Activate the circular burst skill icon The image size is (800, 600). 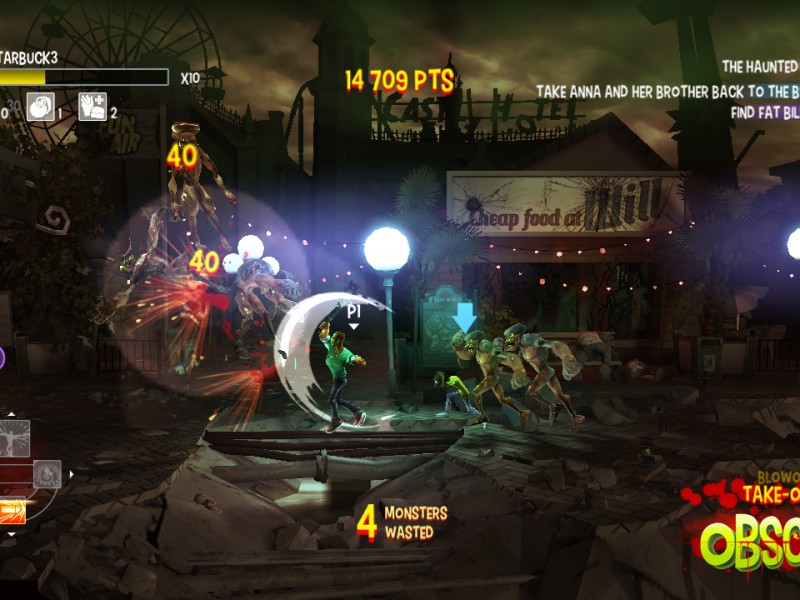coord(47,474)
